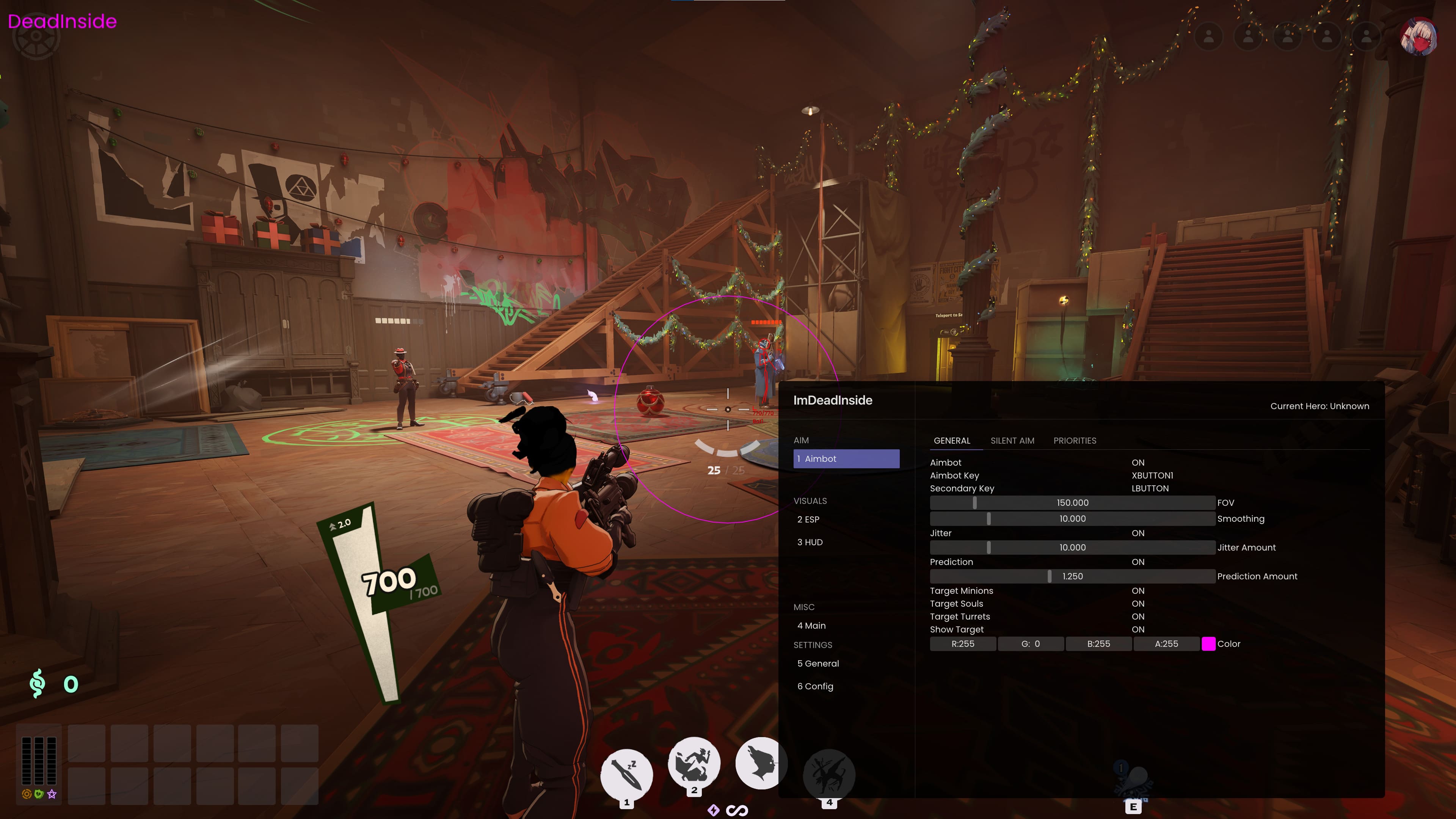Viewport: 1456px width, 819px height.
Task: Toggle the Target Minions setting
Action: [1137, 591]
